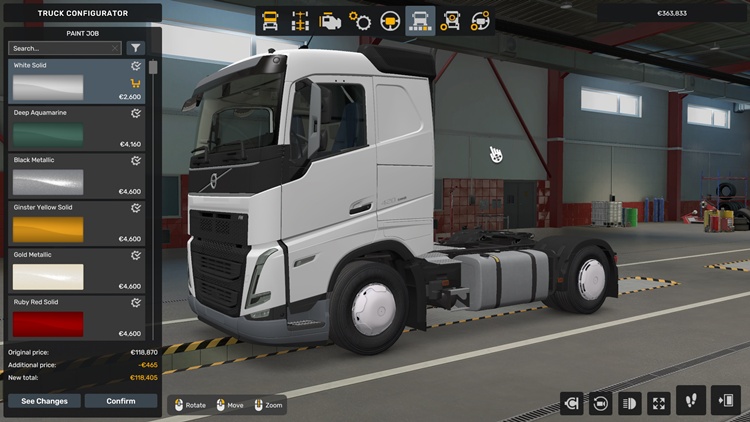Viewport: 750px width, 422px height.
Task: Click the paint job search field
Action: pyautogui.click(x=60, y=48)
